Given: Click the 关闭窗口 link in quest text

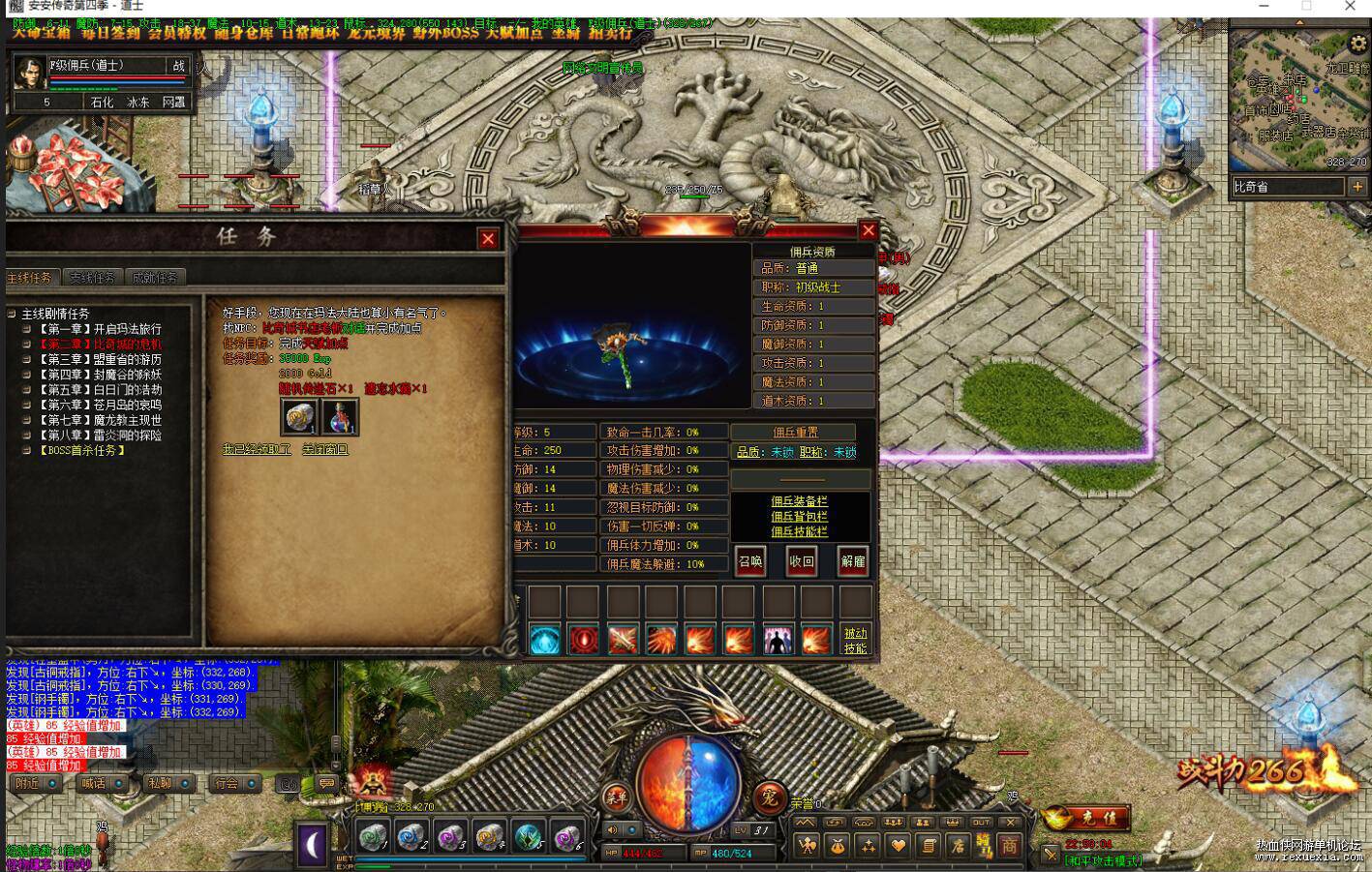Looking at the screenshot, I should tap(325, 450).
